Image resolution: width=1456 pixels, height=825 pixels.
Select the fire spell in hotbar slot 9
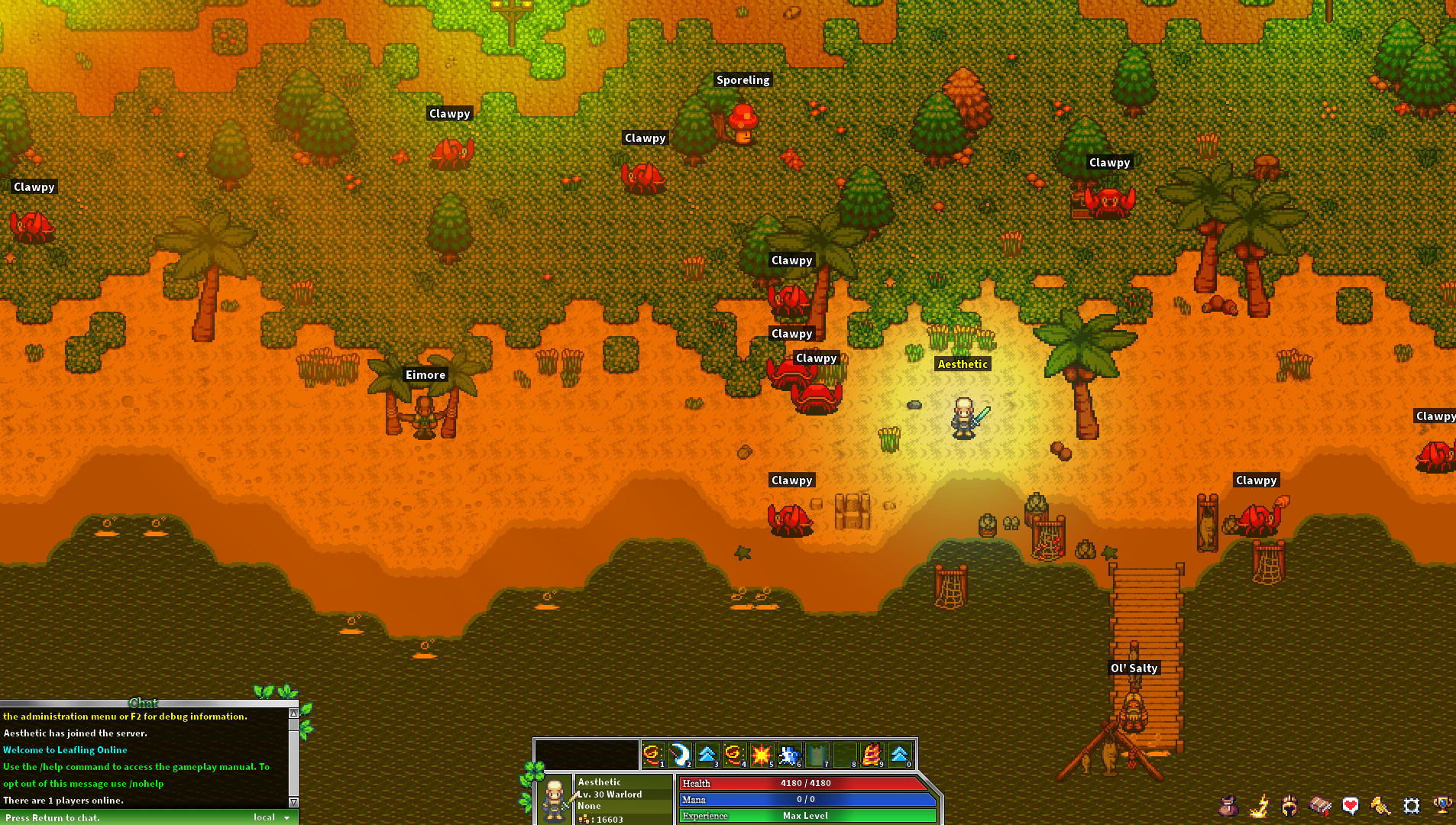pos(871,755)
